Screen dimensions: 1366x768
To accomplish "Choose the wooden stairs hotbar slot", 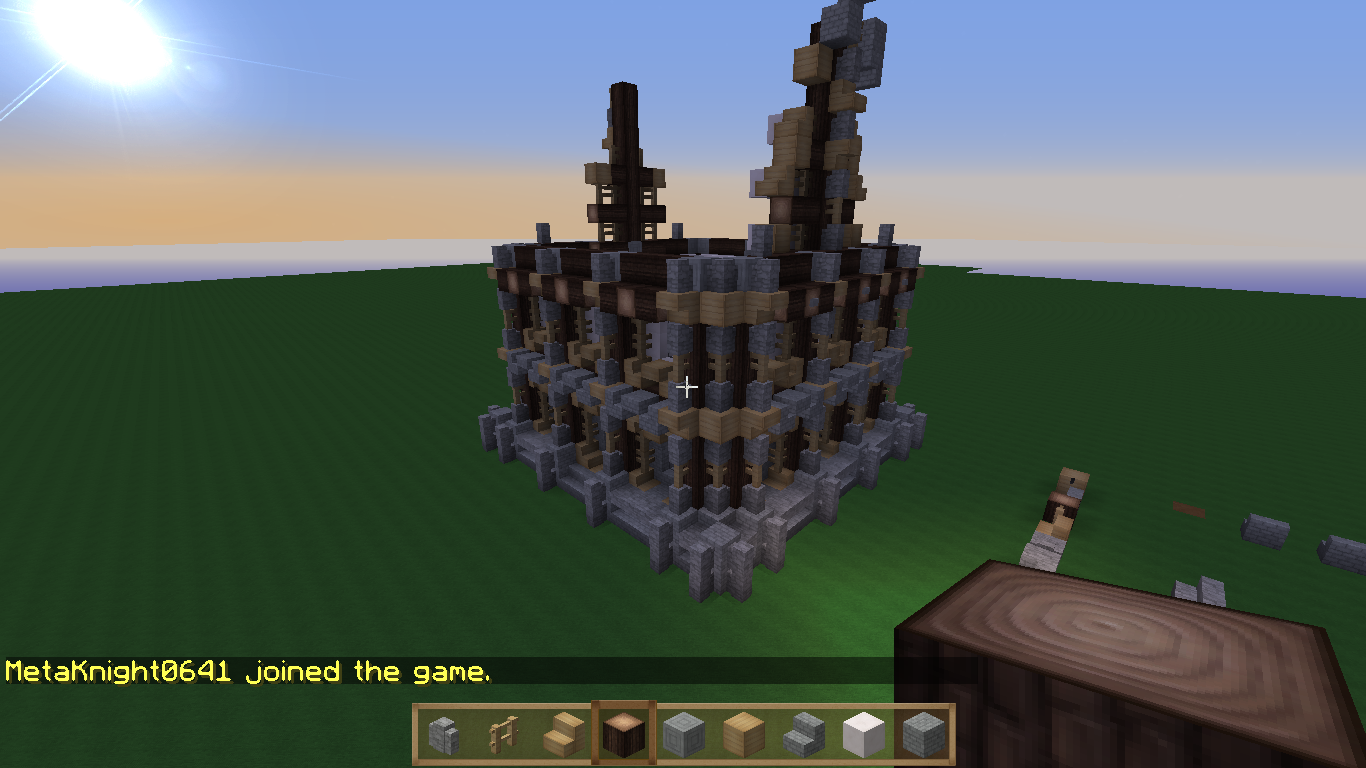I will click(x=563, y=735).
